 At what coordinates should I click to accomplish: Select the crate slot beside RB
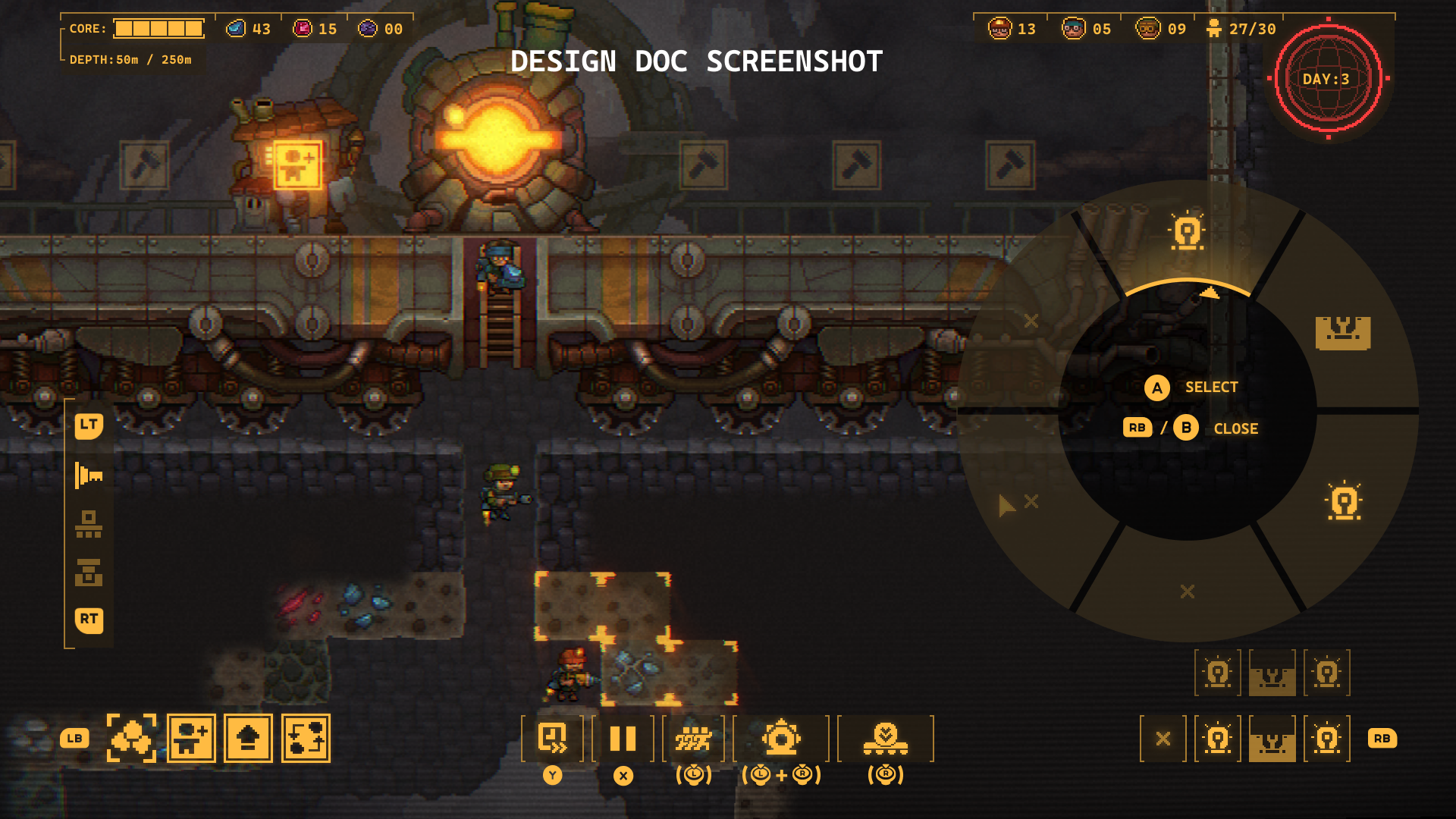pos(1272,739)
